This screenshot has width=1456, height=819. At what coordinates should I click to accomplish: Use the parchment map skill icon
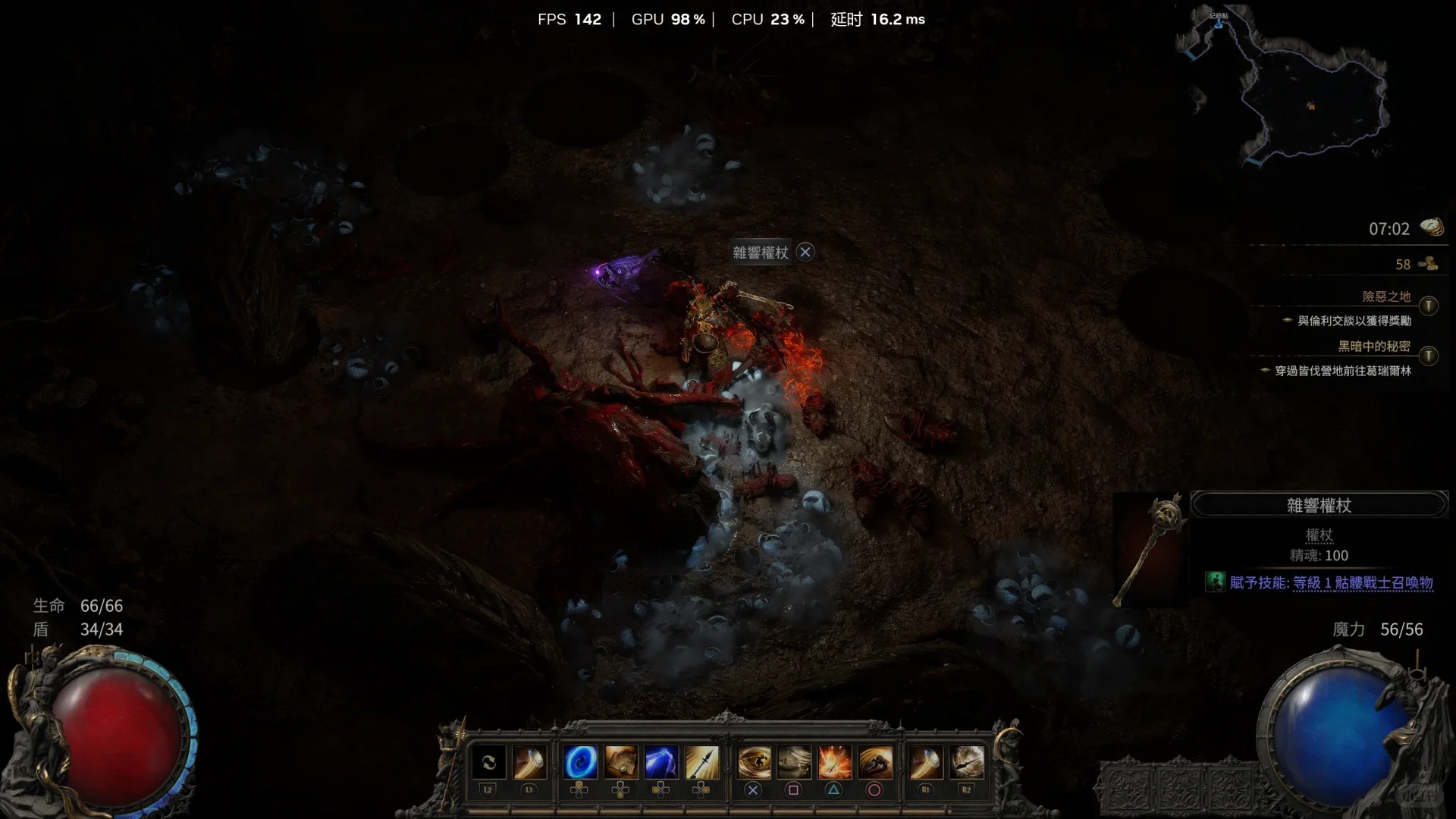coord(621,762)
